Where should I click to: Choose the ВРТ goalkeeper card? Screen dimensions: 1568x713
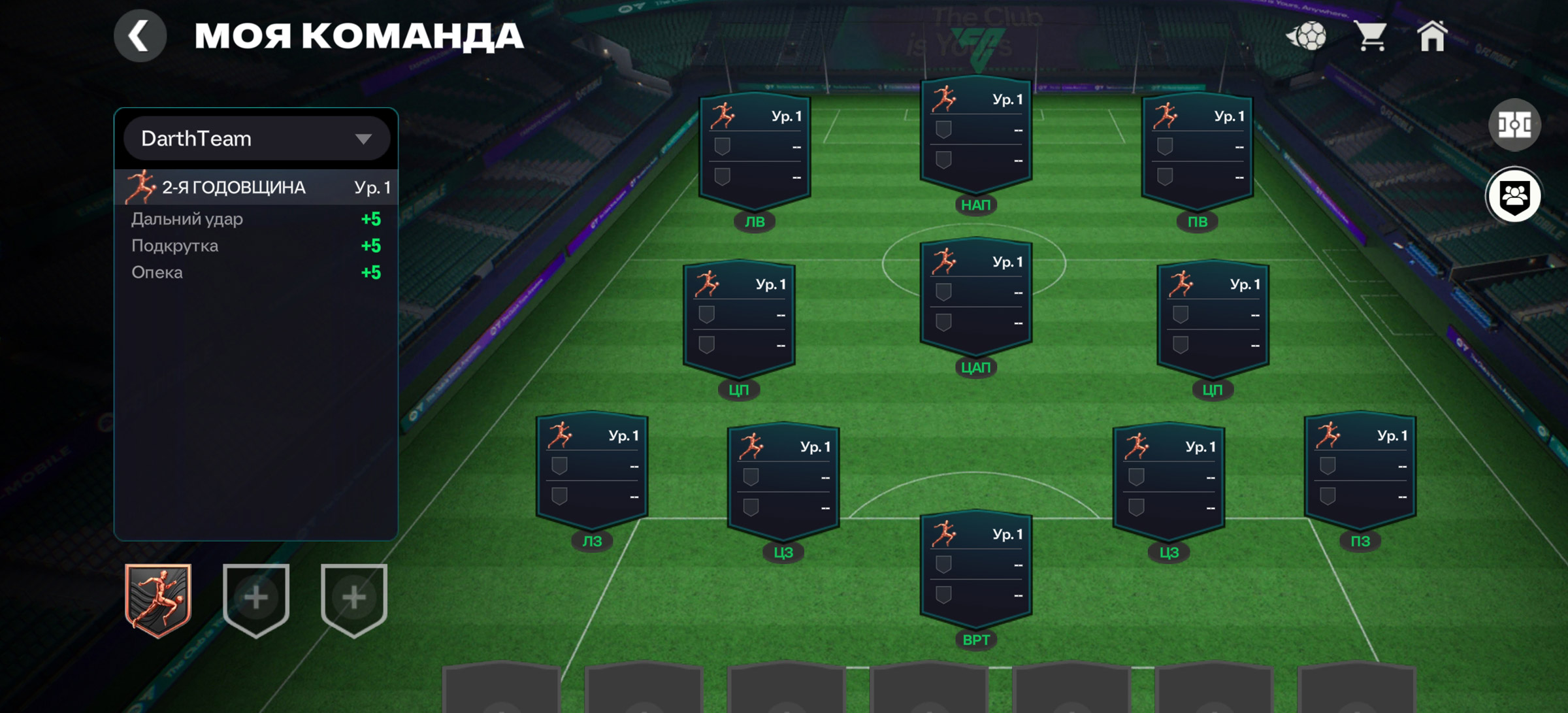(975, 572)
